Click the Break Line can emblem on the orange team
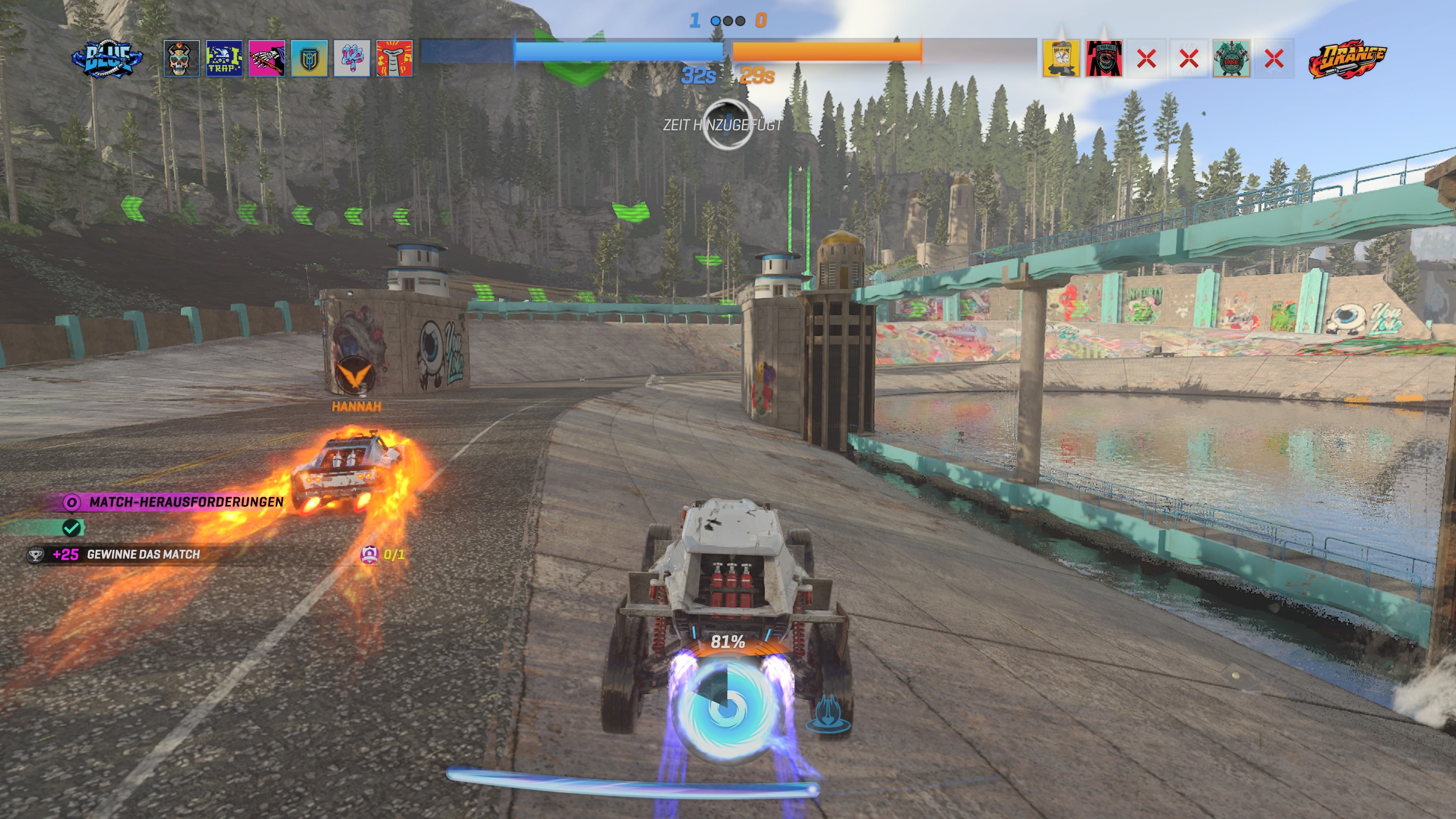Viewport: 1456px width, 819px height. coord(1061,58)
